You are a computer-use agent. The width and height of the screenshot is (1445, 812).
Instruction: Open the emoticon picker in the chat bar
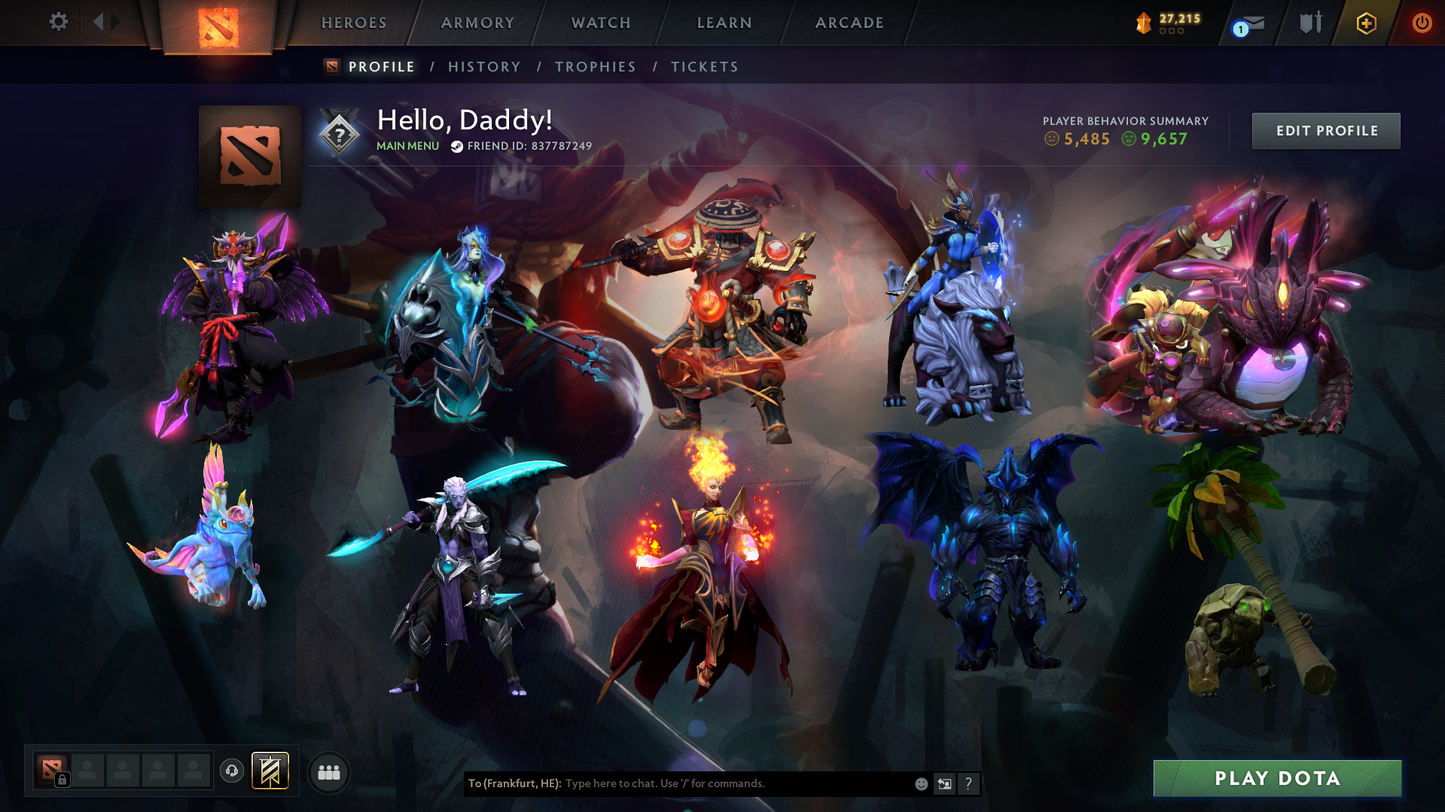(x=921, y=784)
